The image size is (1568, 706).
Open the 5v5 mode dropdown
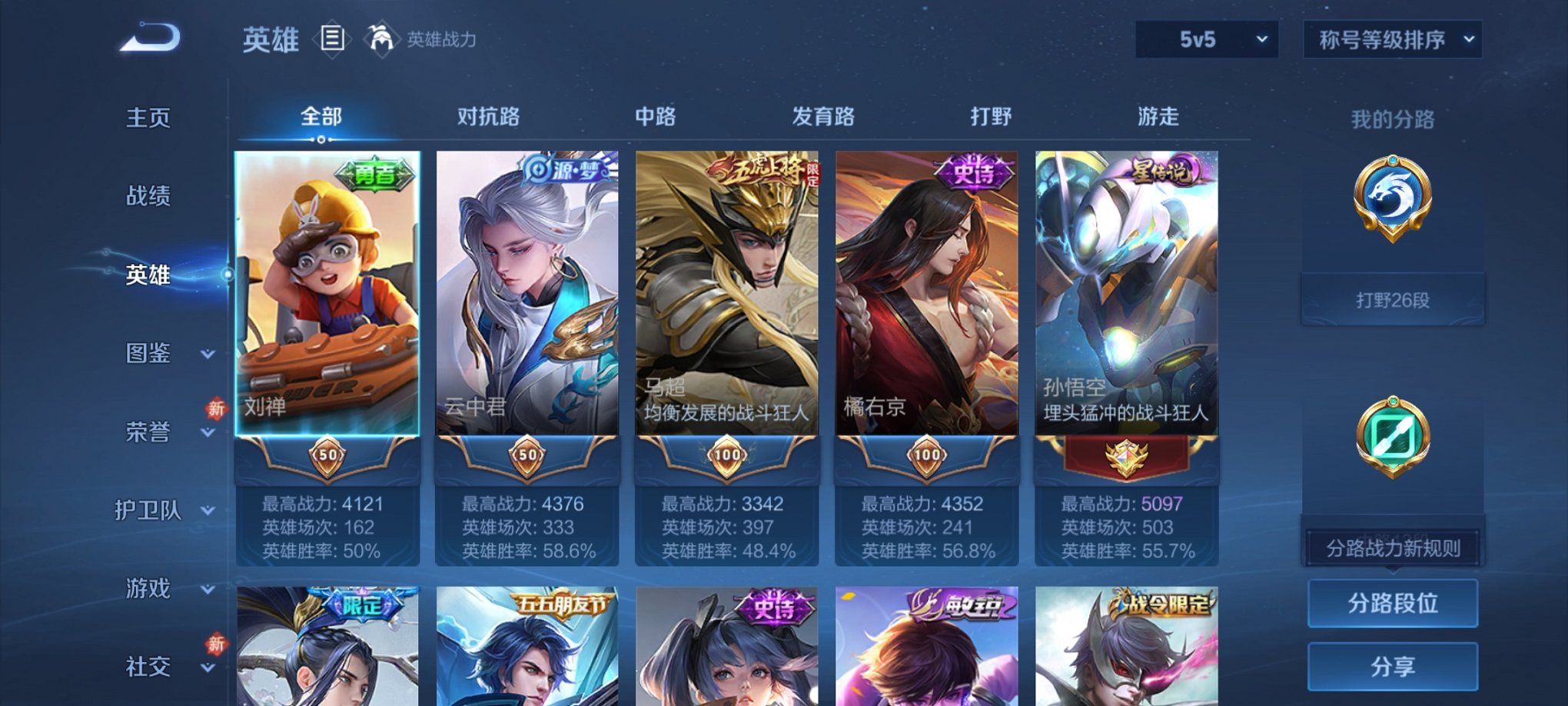1204,37
